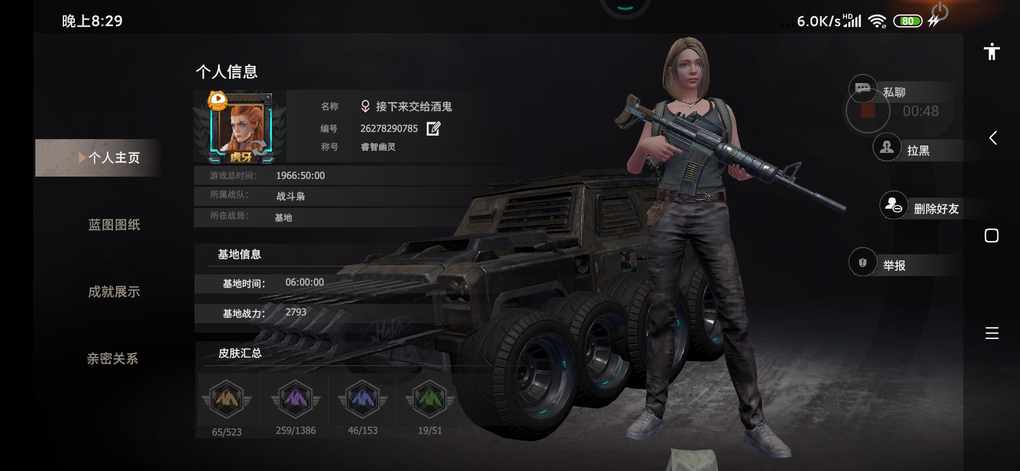Open the player's avatar portrait
The width and height of the screenshot is (1020, 471).
pyautogui.click(x=240, y=128)
